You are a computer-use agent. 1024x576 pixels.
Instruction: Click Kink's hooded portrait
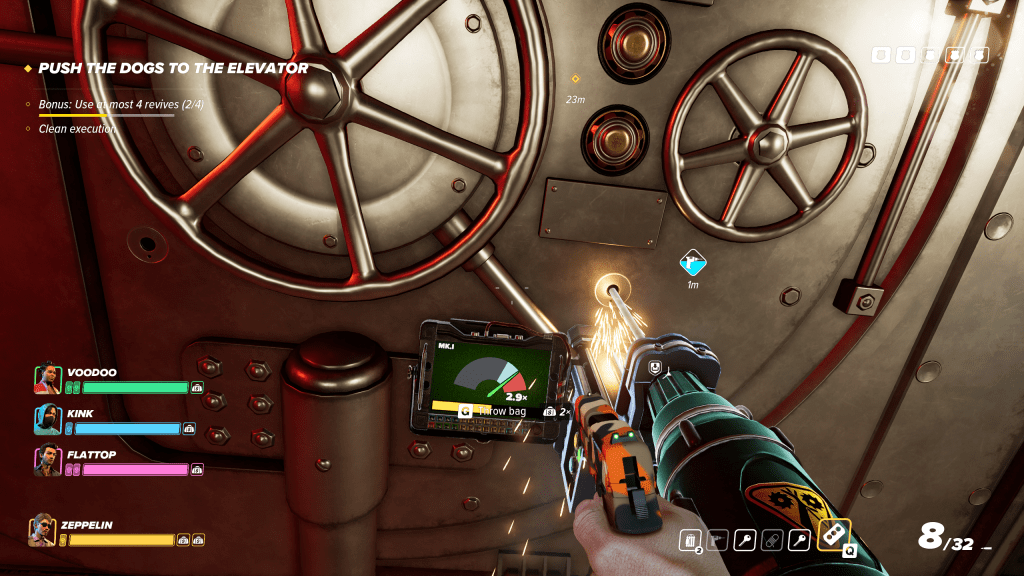[x=48, y=420]
